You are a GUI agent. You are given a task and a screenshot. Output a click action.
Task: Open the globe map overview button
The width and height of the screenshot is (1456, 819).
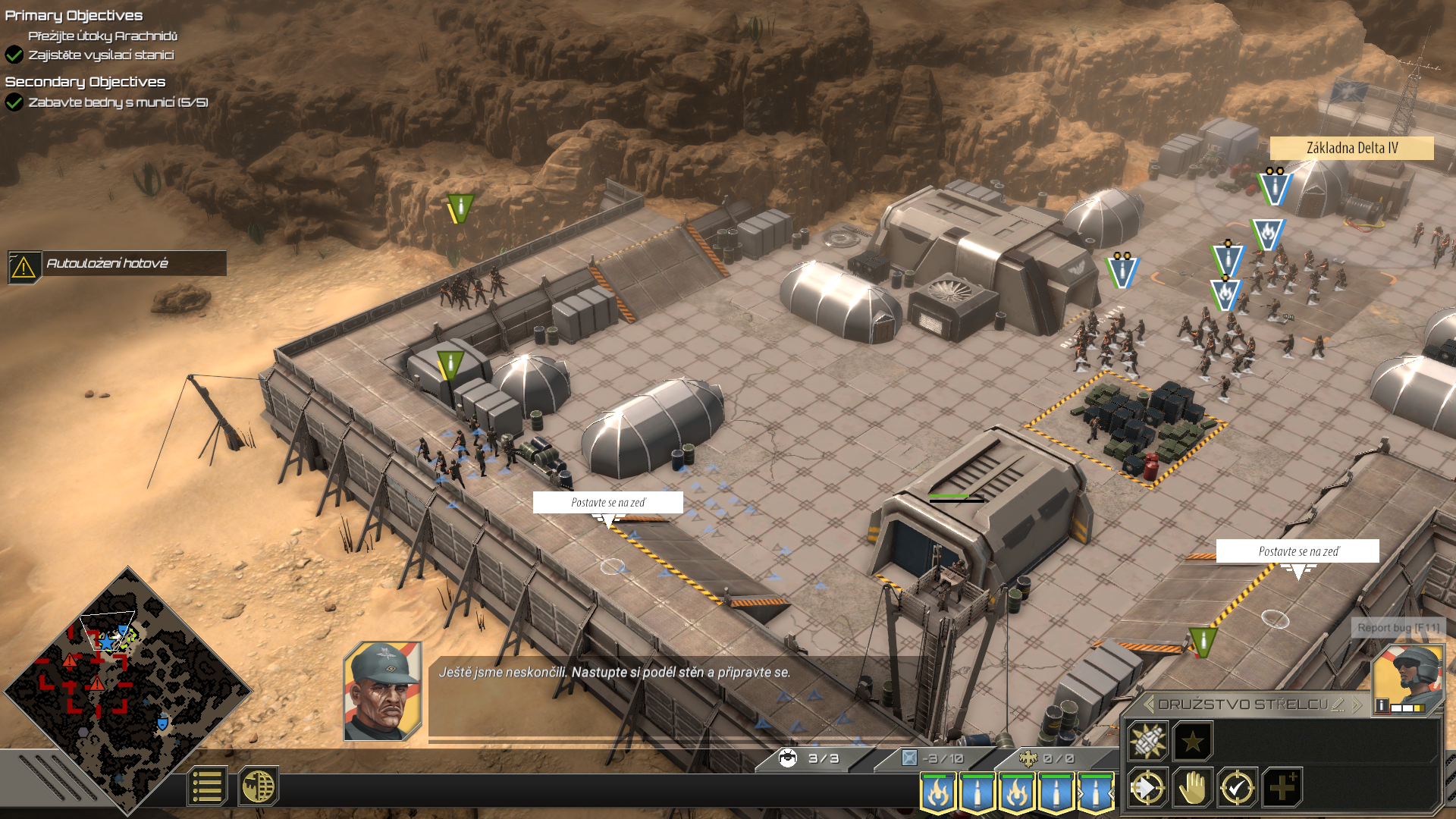258,786
